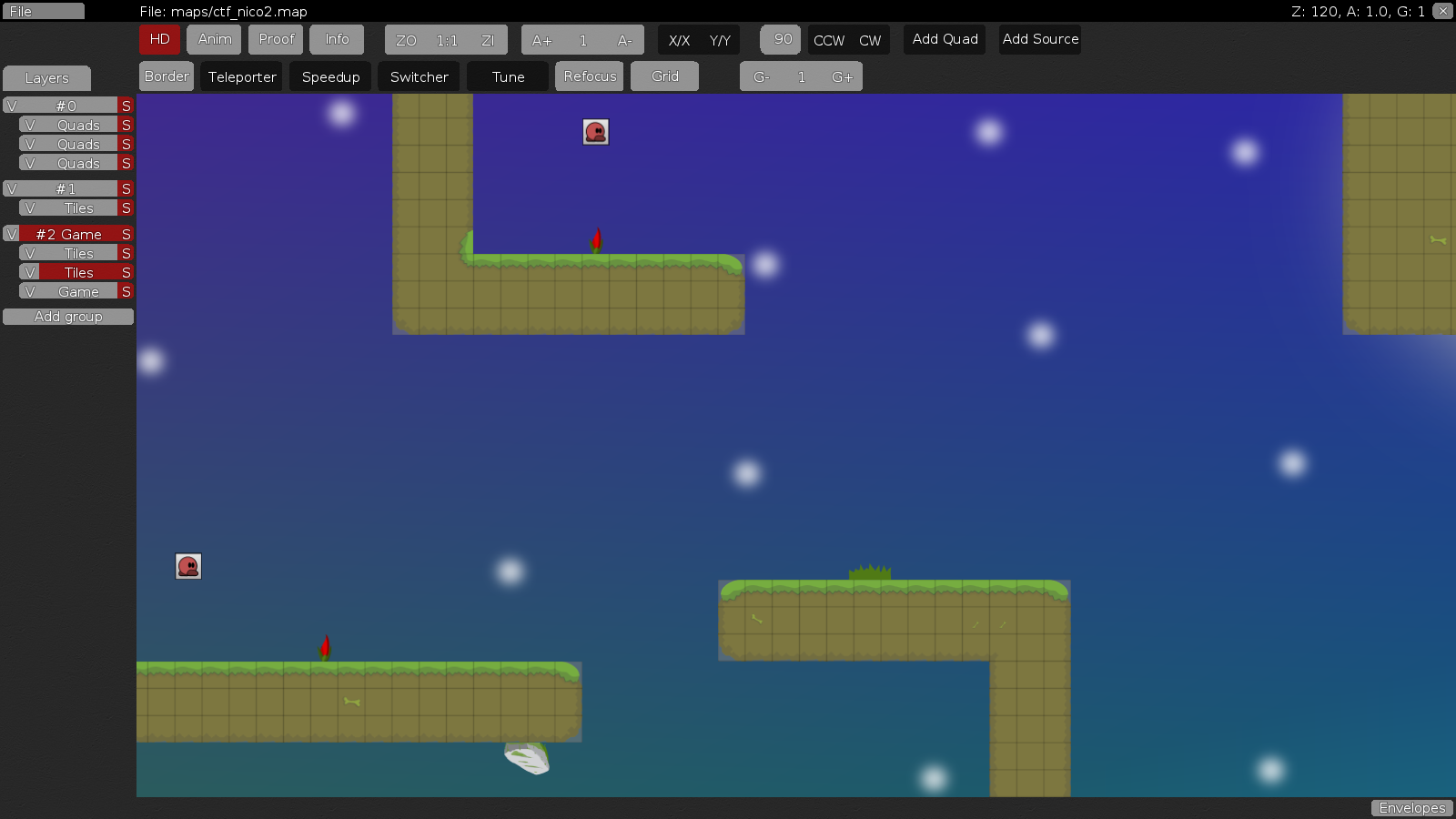Toggle HD rendering mode
1456x819 pixels.
pos(159,39)
